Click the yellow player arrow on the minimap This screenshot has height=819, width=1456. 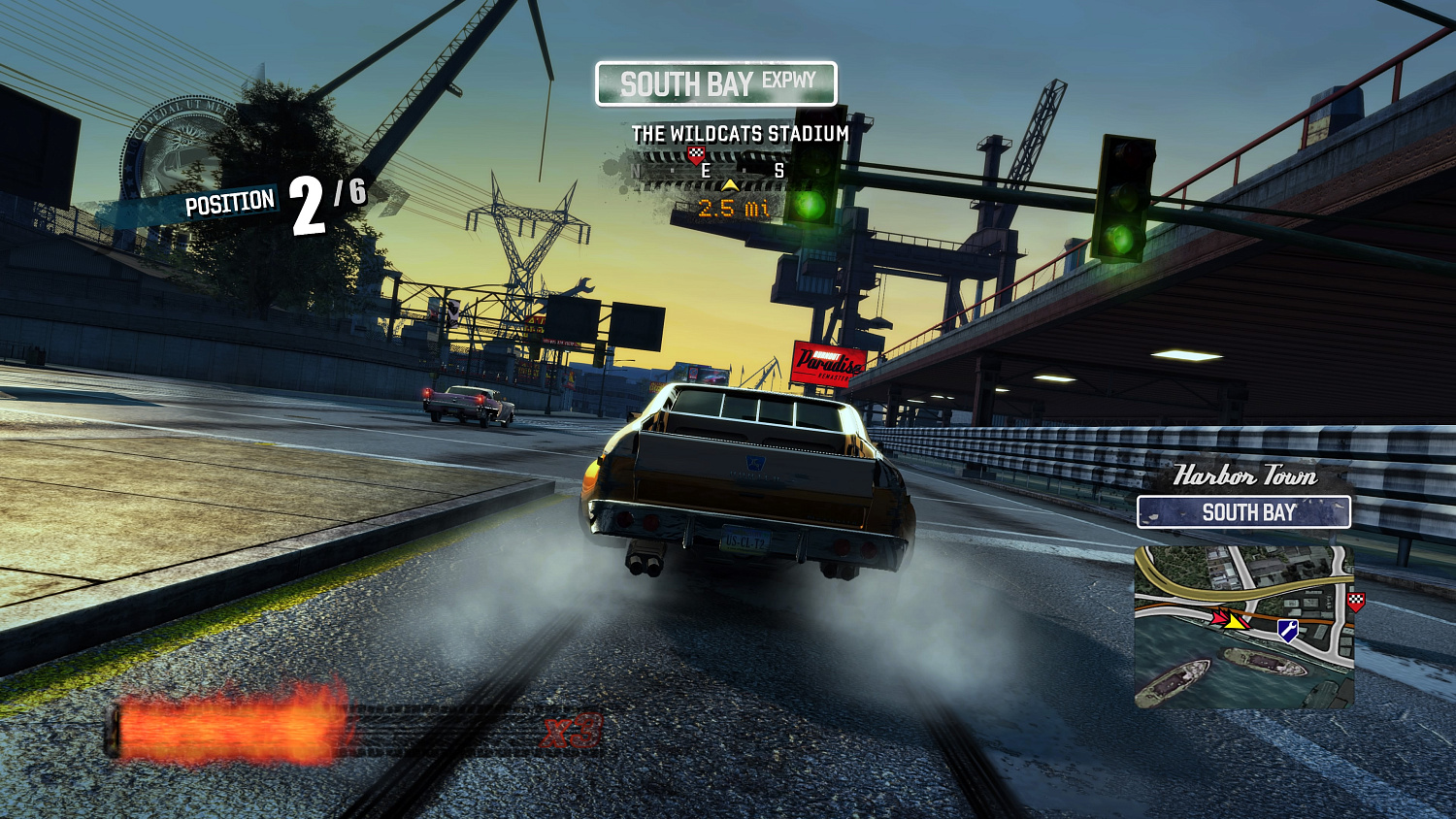[x=1236, y=622]
